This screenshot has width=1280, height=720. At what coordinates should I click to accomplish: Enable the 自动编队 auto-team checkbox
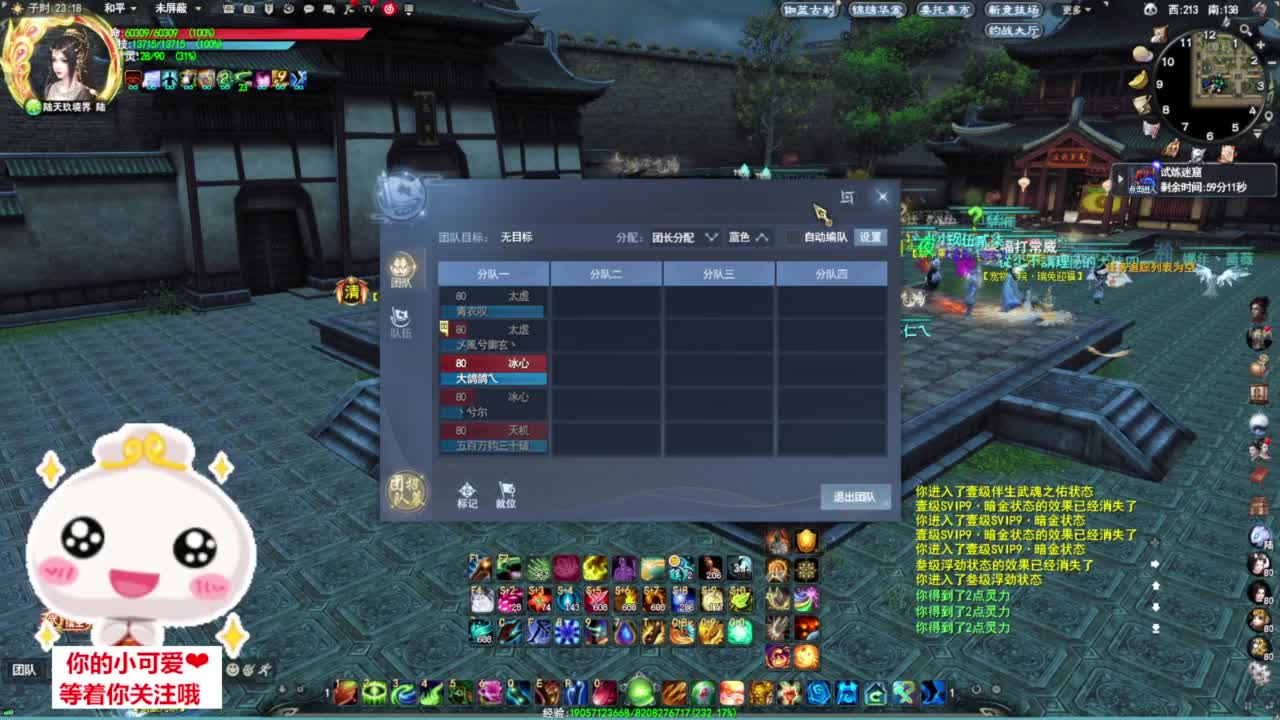(791, 237)
